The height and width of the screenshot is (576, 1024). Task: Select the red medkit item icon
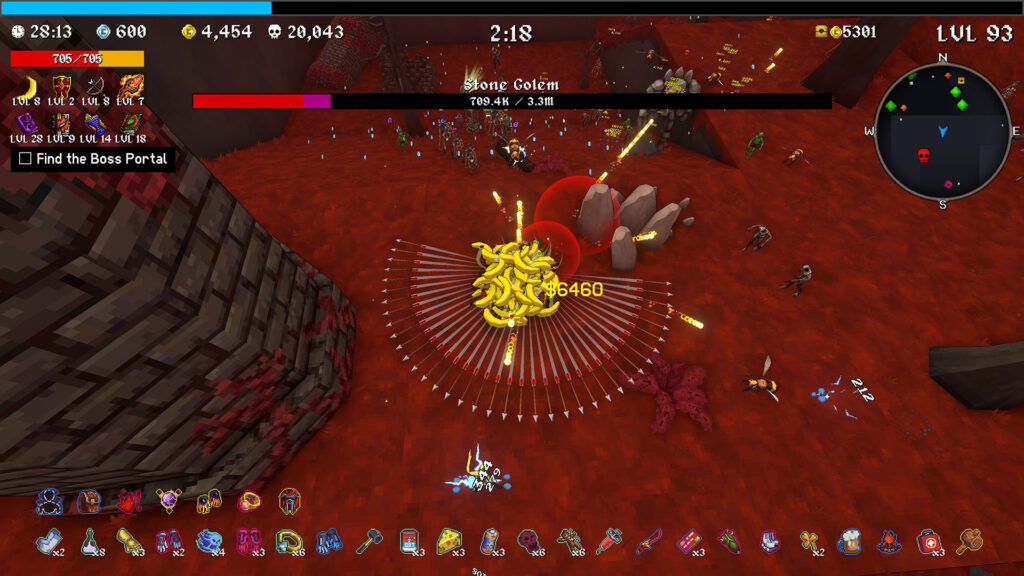point(929,541)
